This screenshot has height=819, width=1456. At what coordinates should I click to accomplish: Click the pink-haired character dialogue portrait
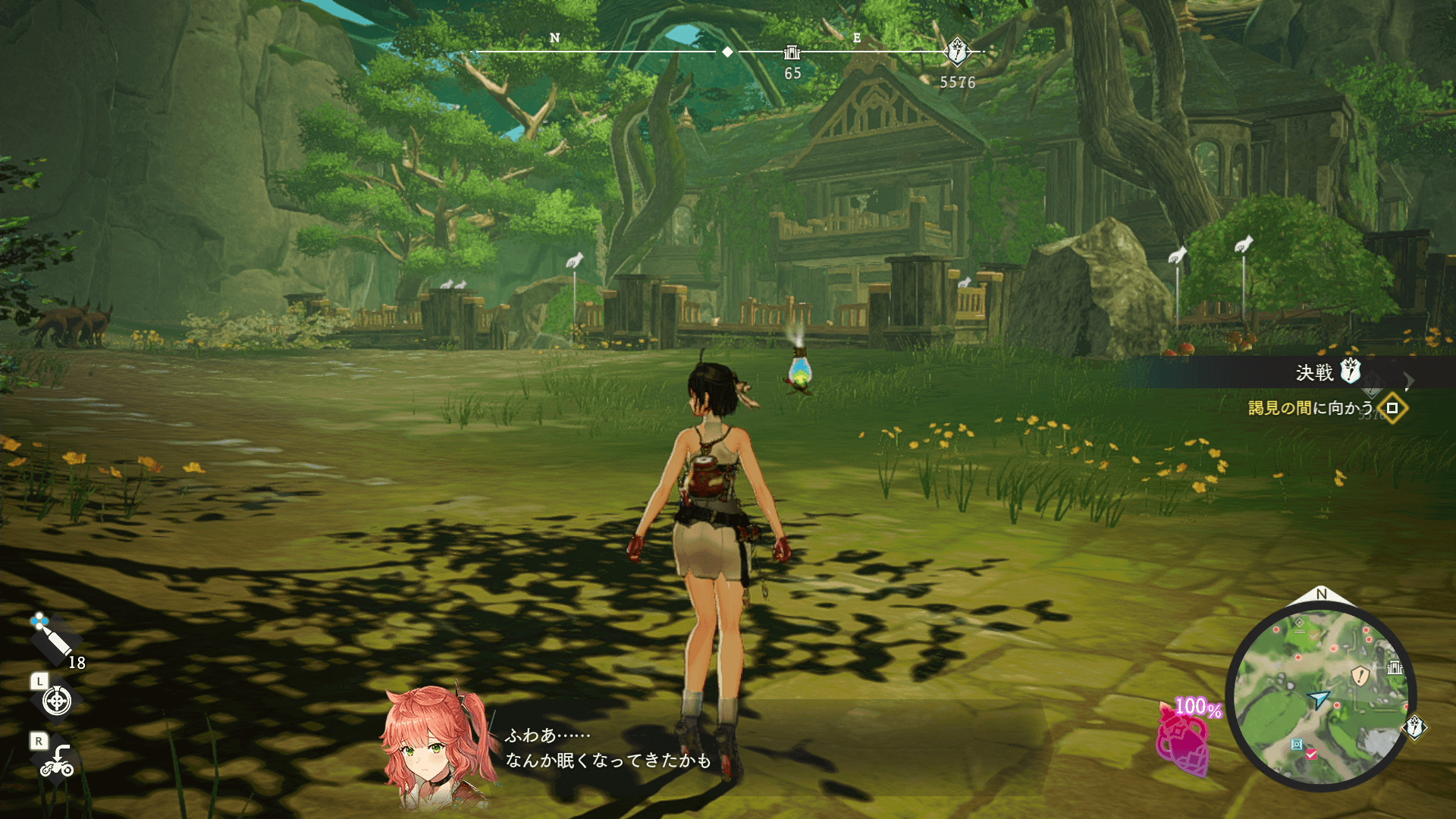click(x=432, y=747)
